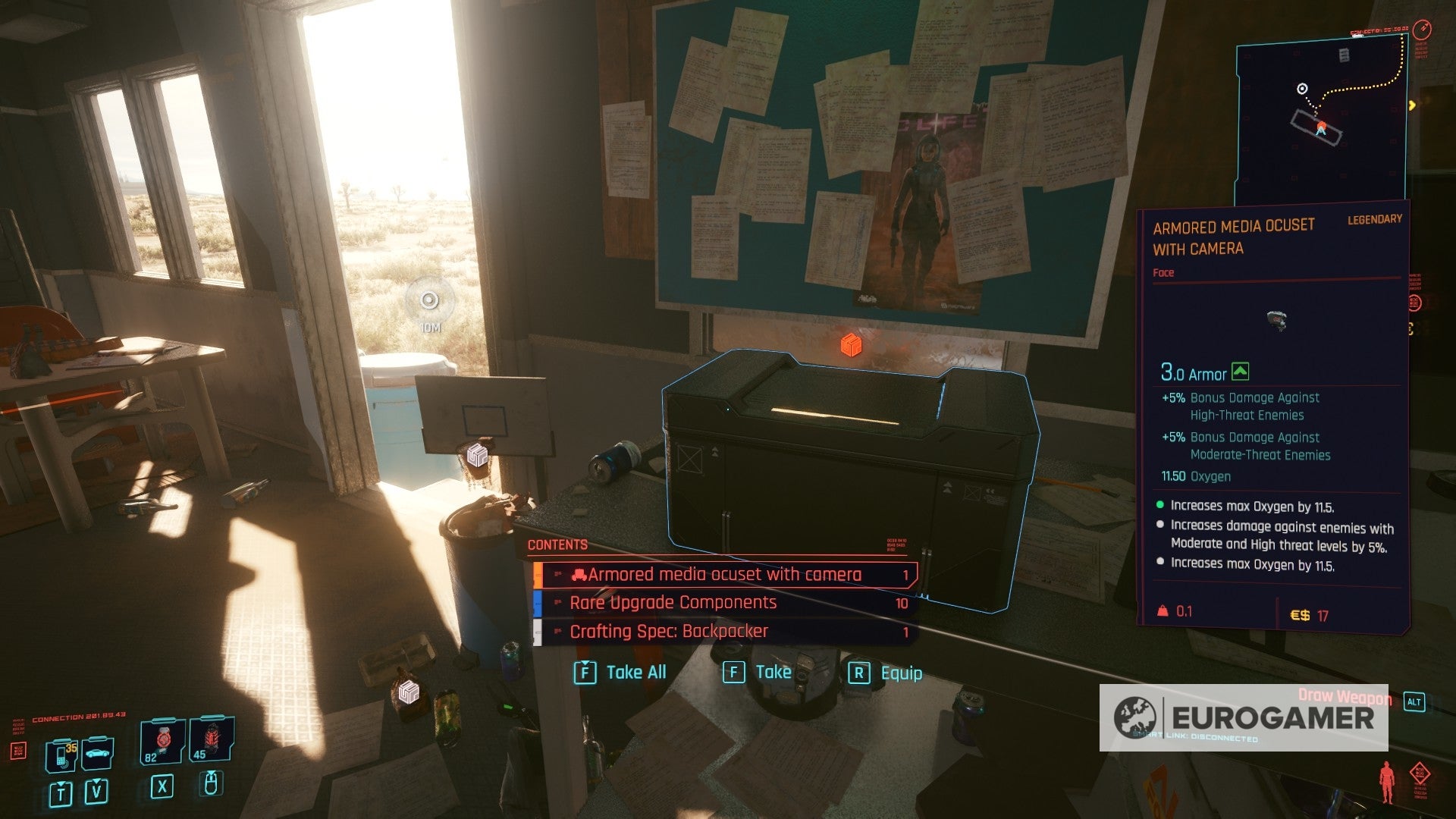Click the CONTENTS header of the loot panel
This screenshot has width=1456, height=819.
click(558, 544)
